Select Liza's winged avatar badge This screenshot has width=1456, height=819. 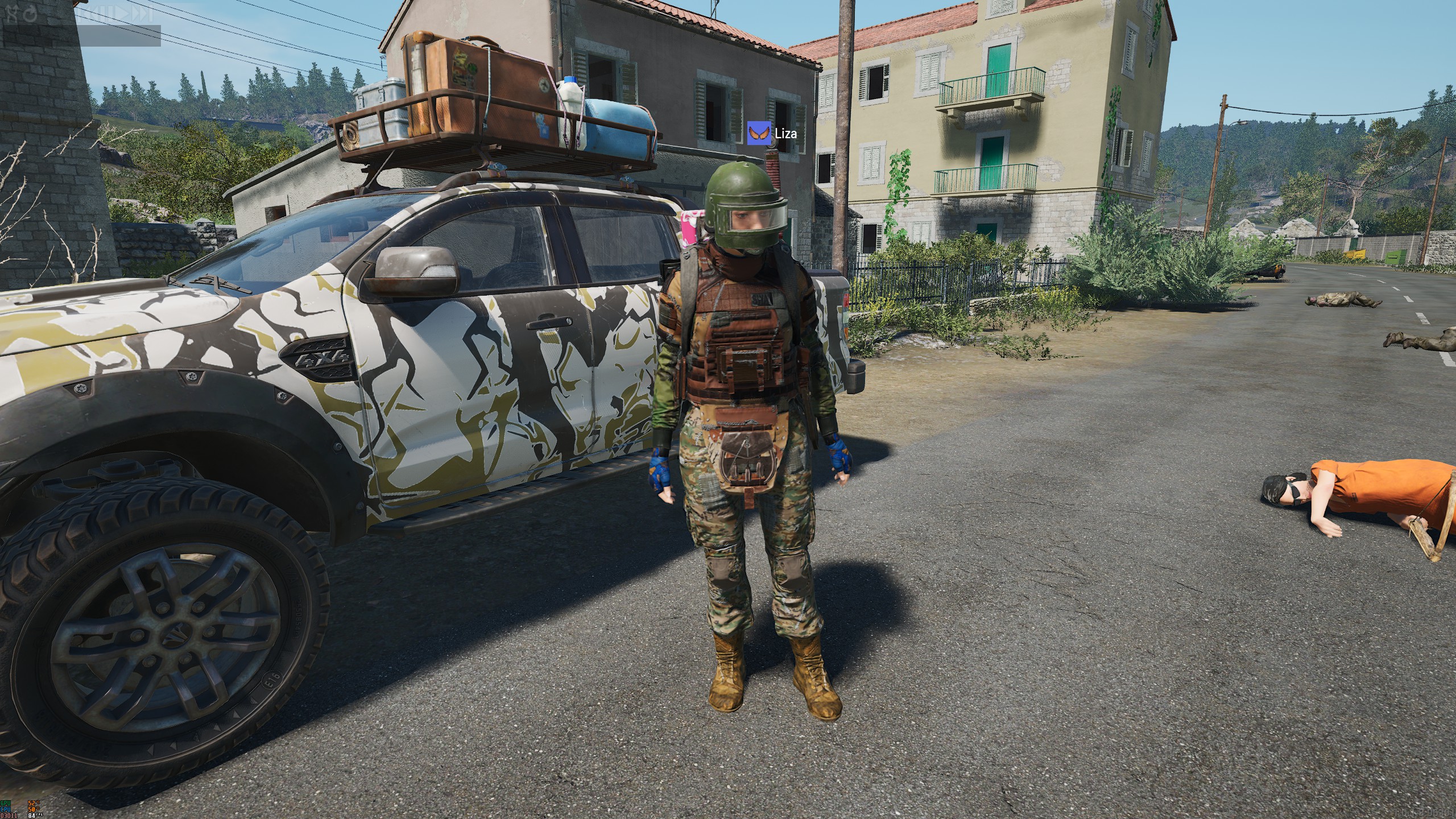click(759, 133)
